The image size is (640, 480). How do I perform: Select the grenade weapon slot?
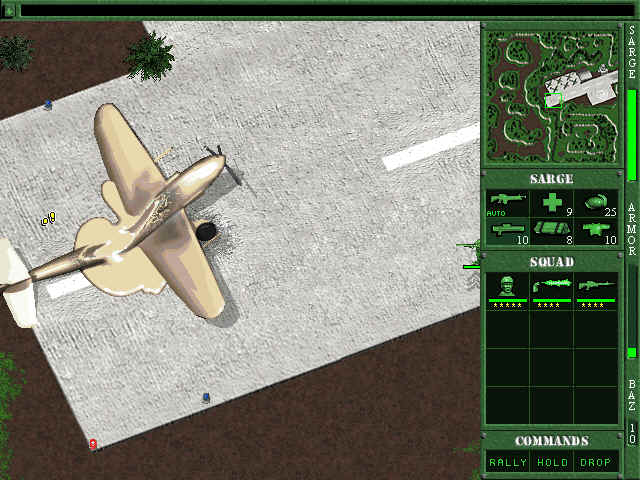[x=596, y=203]
